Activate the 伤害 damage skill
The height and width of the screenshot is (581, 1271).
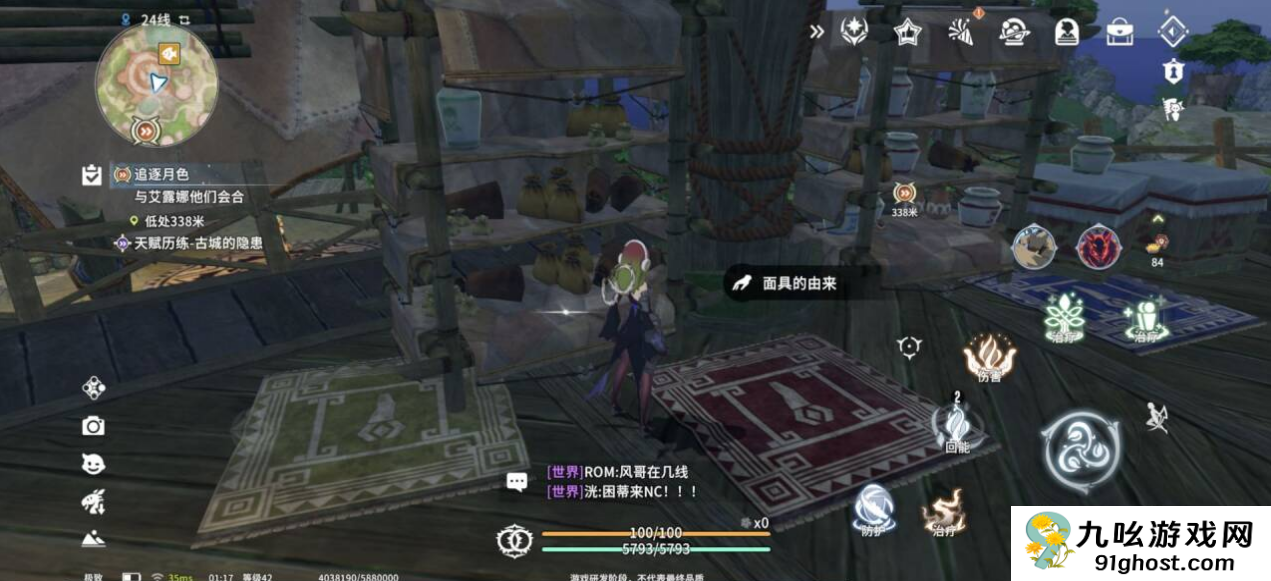tap(989, 355)
